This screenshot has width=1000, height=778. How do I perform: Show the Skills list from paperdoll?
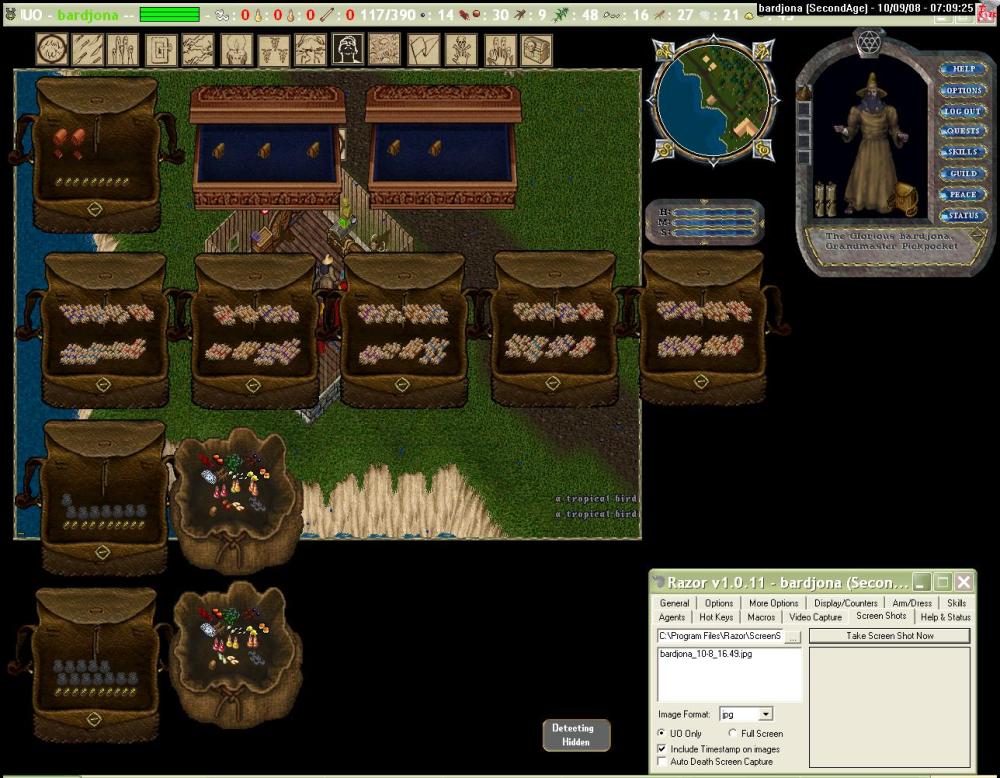(963, 152)
